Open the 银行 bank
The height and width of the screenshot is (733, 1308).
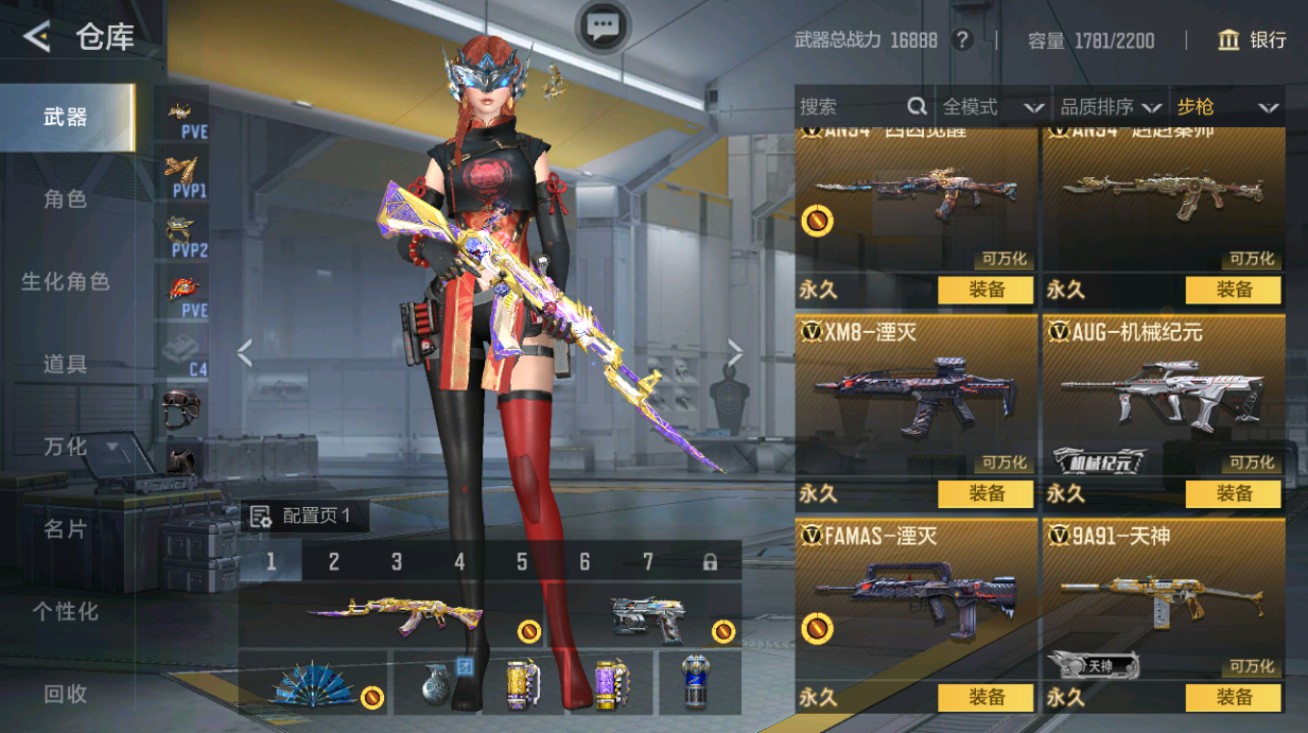click(1252, 40)
